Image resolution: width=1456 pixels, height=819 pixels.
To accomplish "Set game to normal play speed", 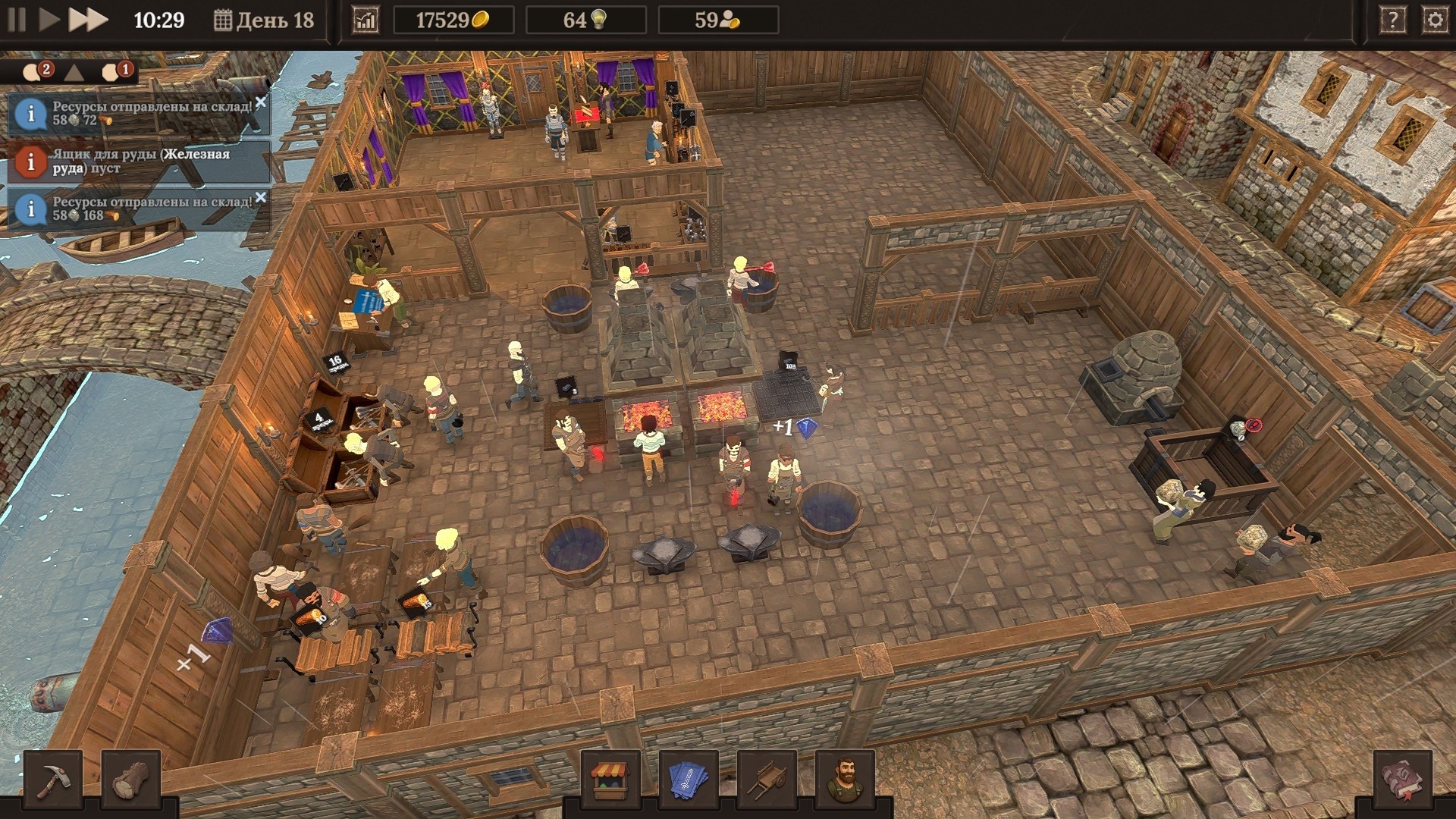I will click(x=49, y=20).
